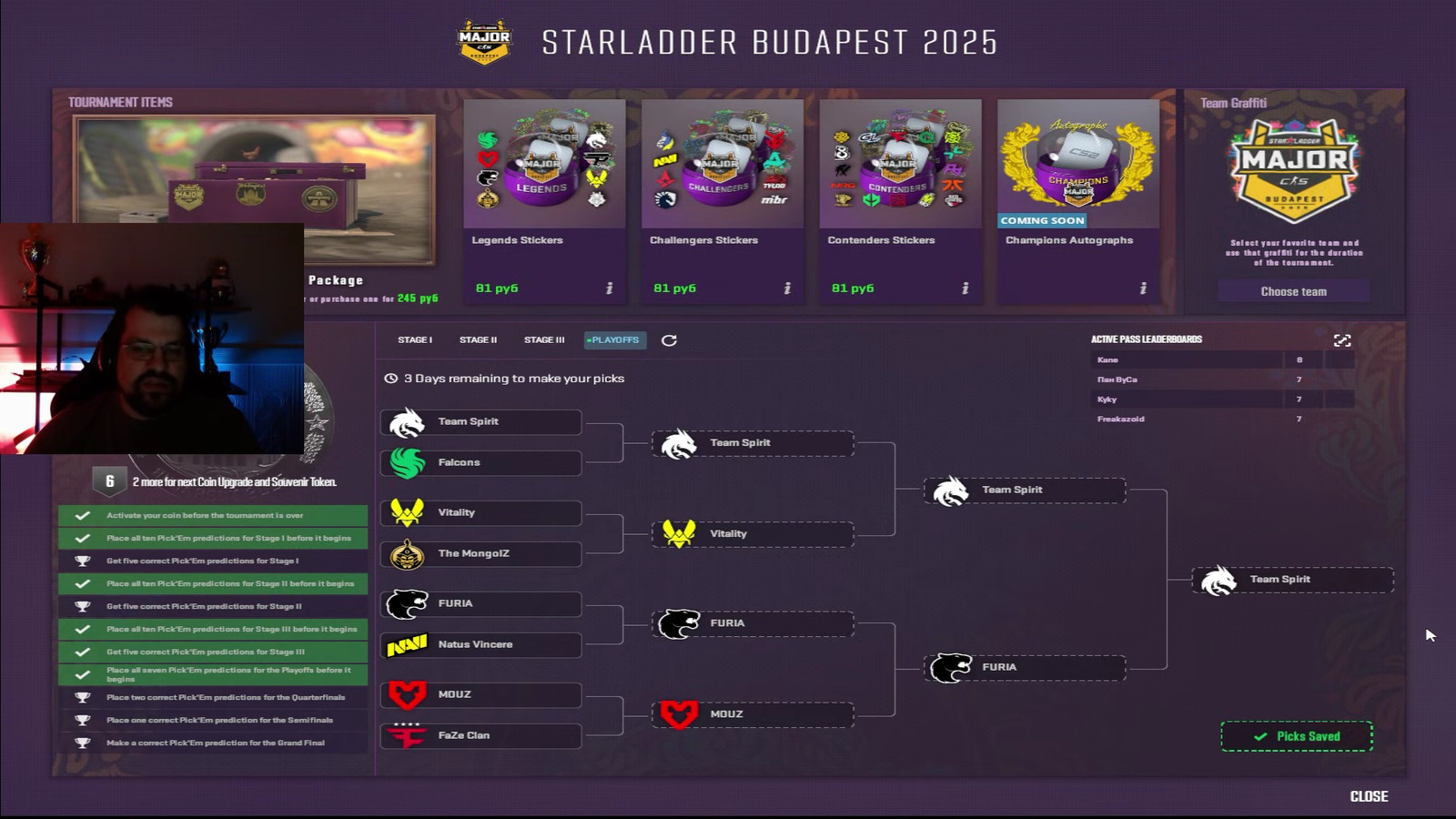Click the refresh icon next to the Playoffs tab
Screen dimensions: 1456x819
click(670, 340)
